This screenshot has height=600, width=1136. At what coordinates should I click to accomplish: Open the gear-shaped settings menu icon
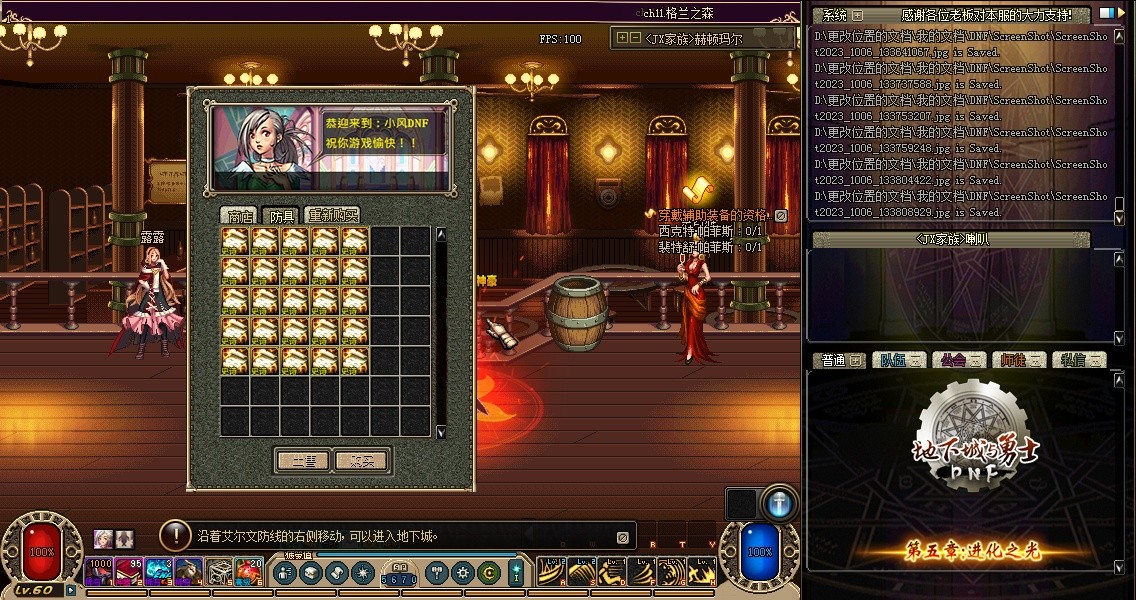(x=462, y=573)
